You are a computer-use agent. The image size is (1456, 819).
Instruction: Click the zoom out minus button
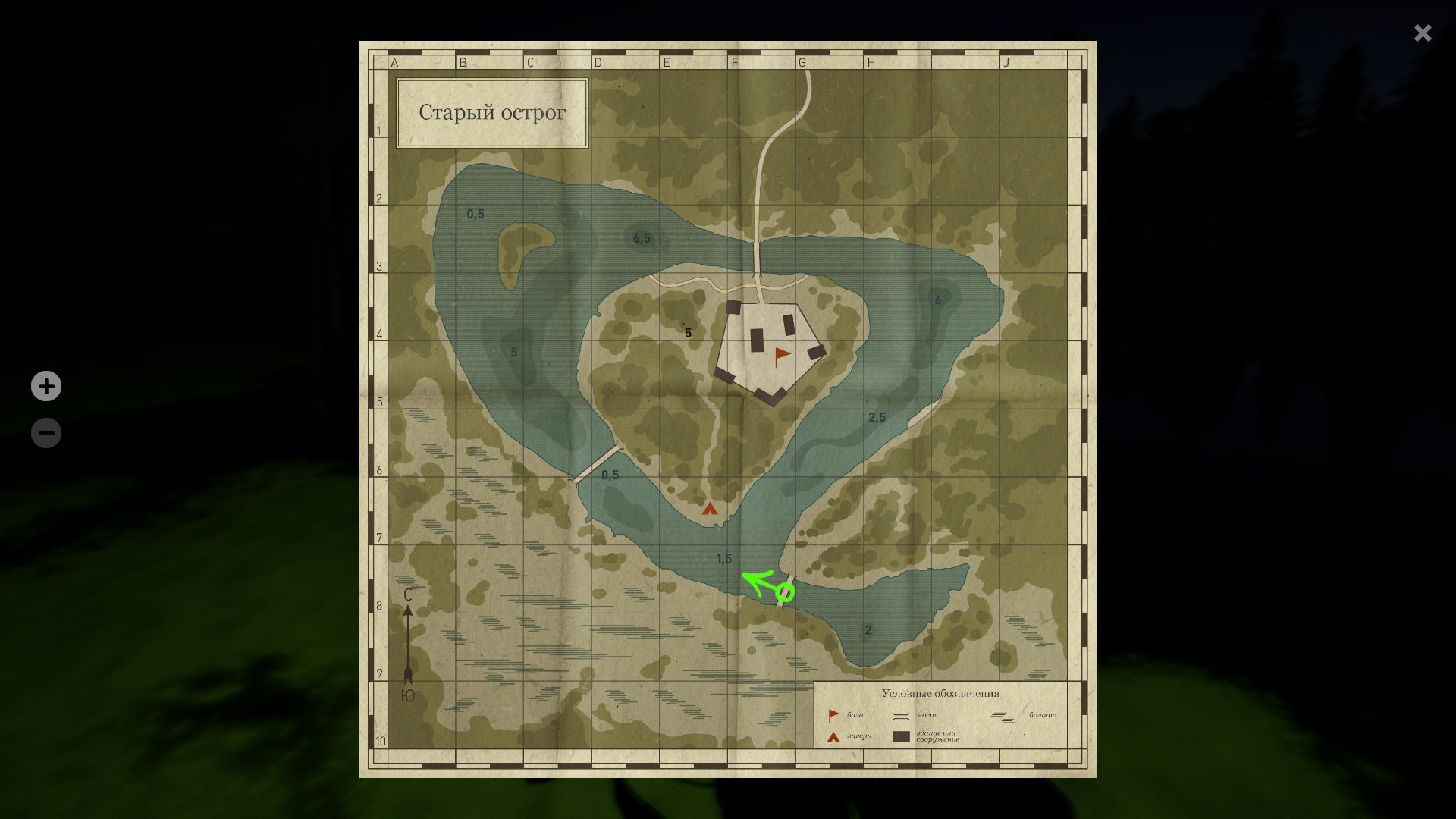46,432
